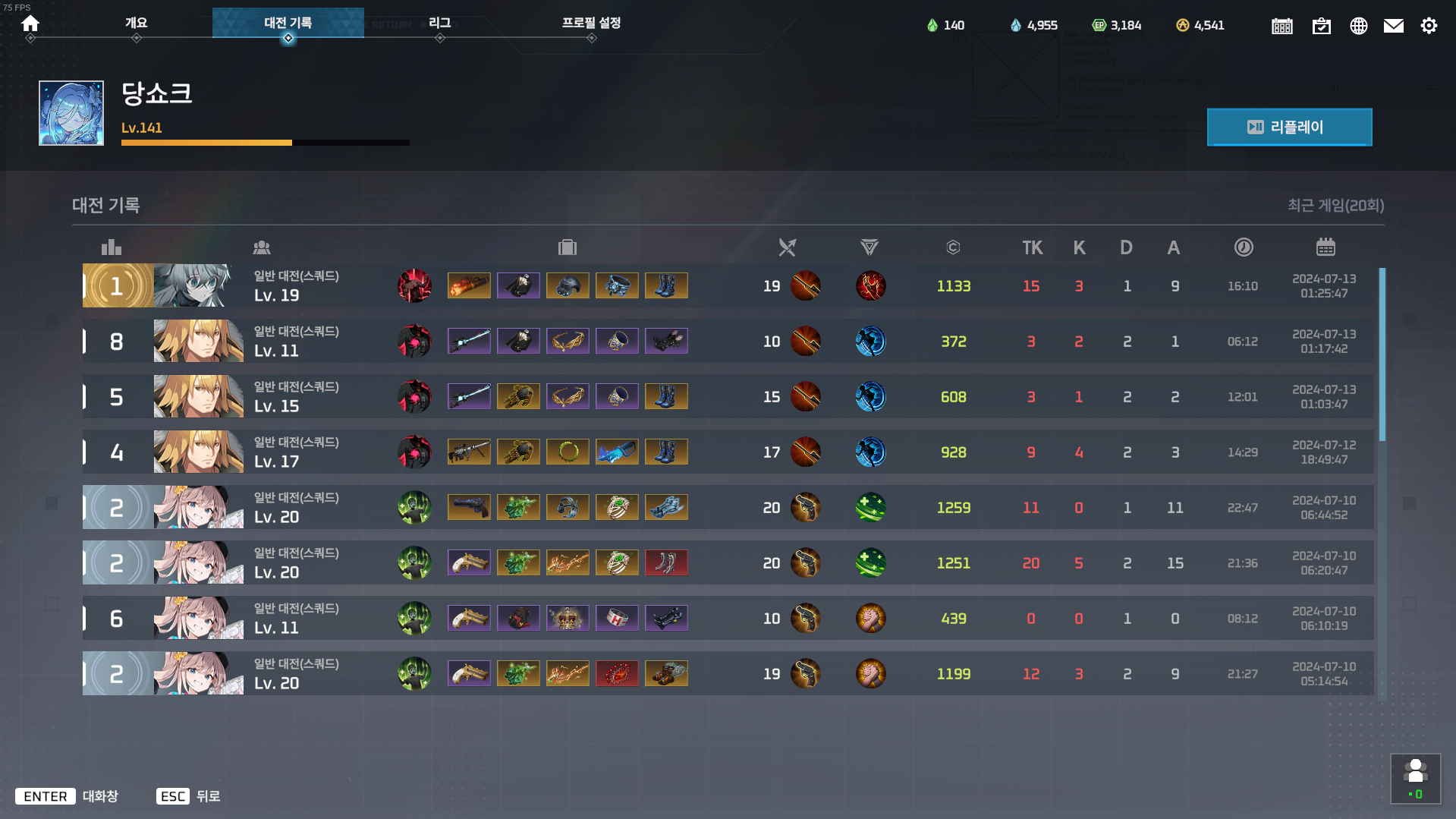Open the settings gear icon
Viewport: 1456px width, 819px height.
click(1429, 25)
